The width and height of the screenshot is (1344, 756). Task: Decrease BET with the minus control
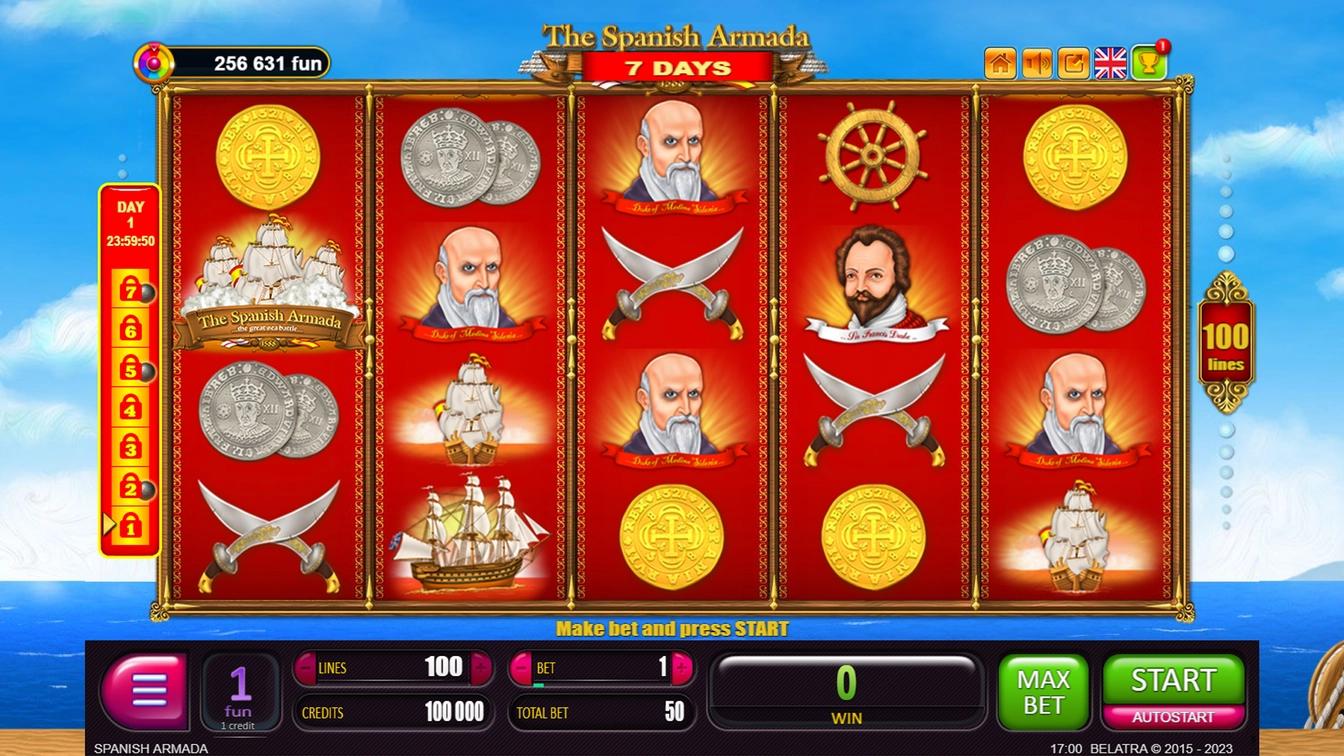tap(522, 667)
